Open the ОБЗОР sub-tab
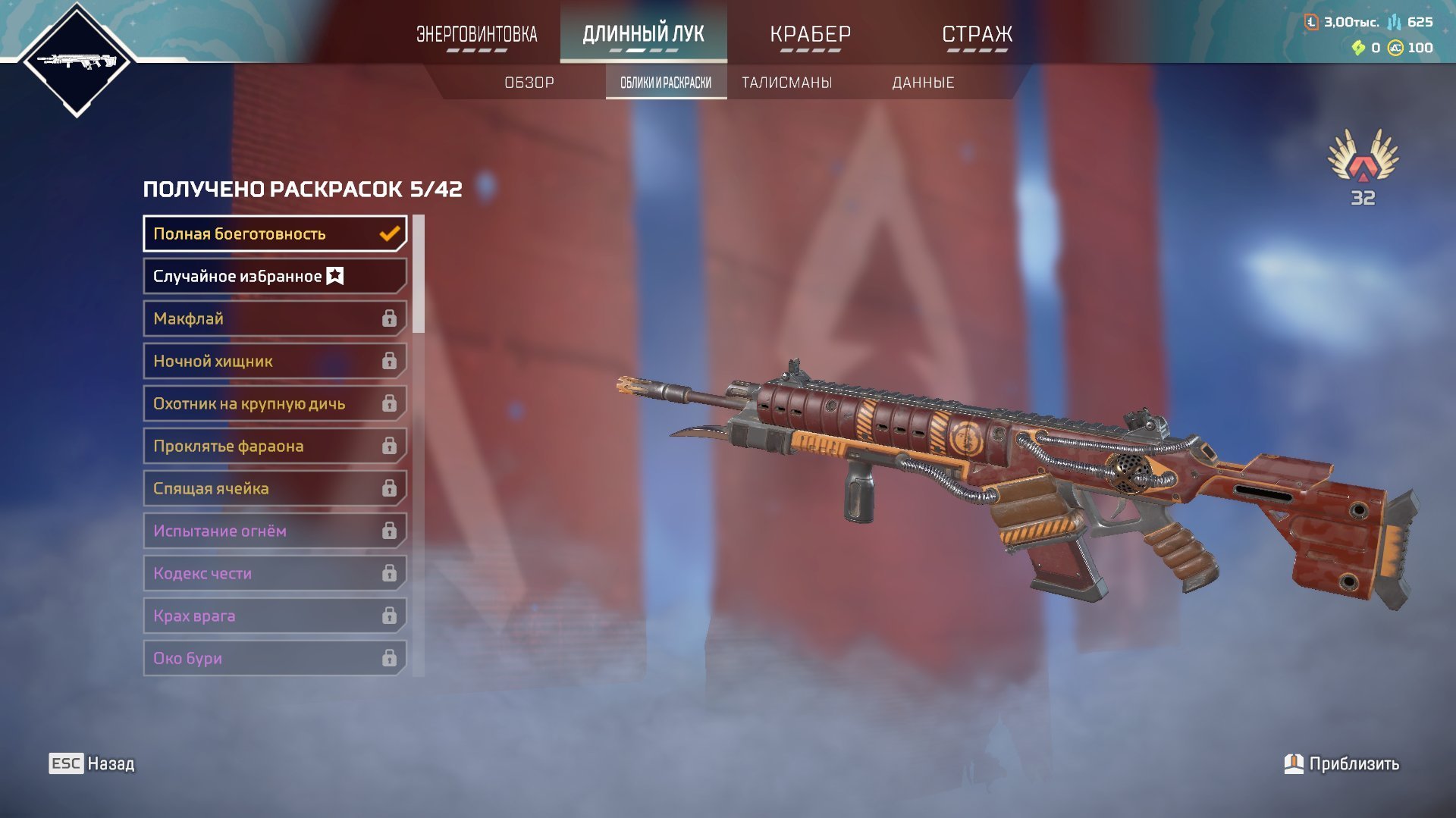 pyautogui.click(x=529, y=83)
